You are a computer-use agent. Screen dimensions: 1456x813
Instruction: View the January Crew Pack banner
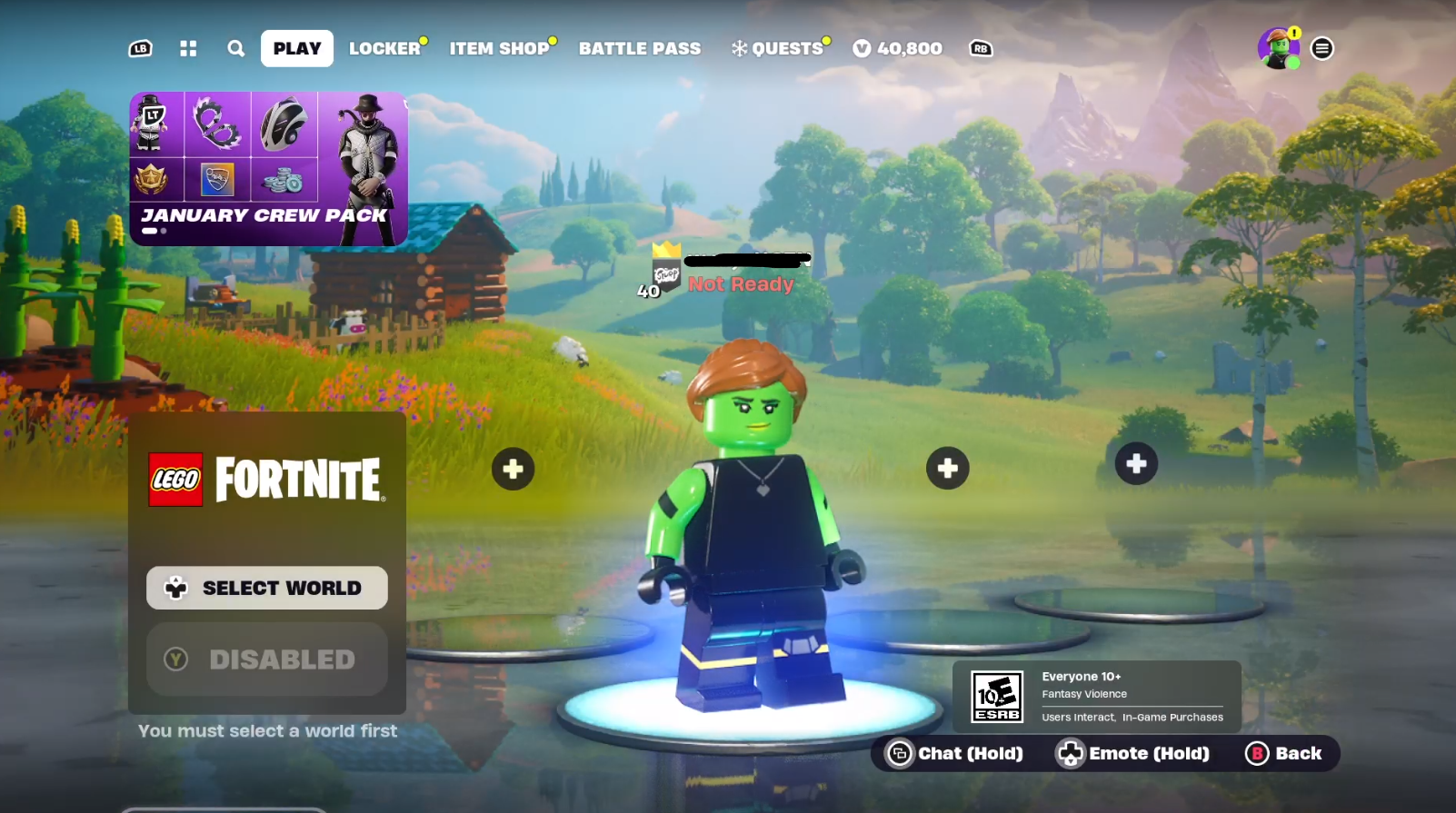coord(268,169)
